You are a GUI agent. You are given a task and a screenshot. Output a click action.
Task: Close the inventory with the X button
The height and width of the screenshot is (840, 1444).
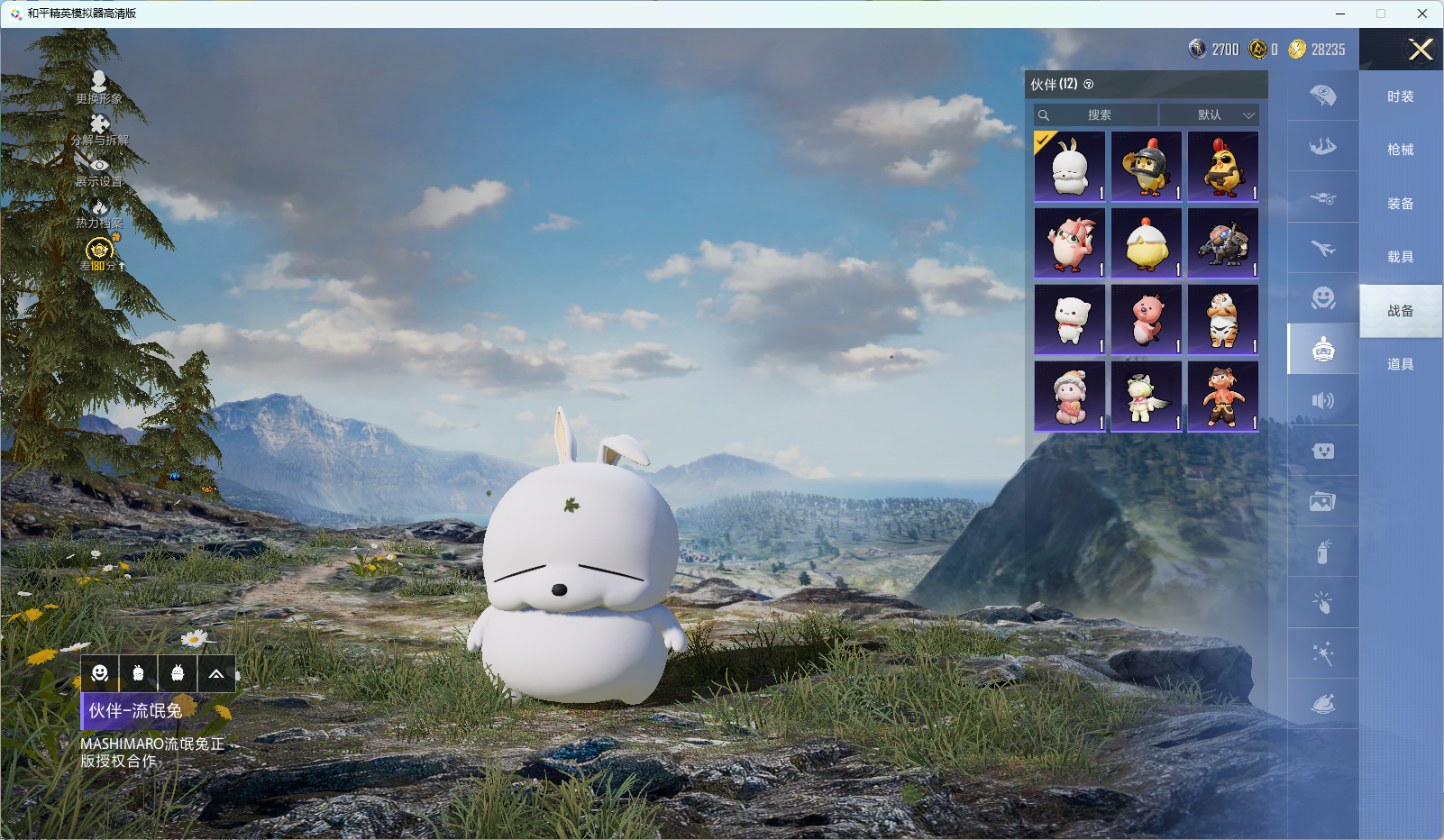point(1421,50)
